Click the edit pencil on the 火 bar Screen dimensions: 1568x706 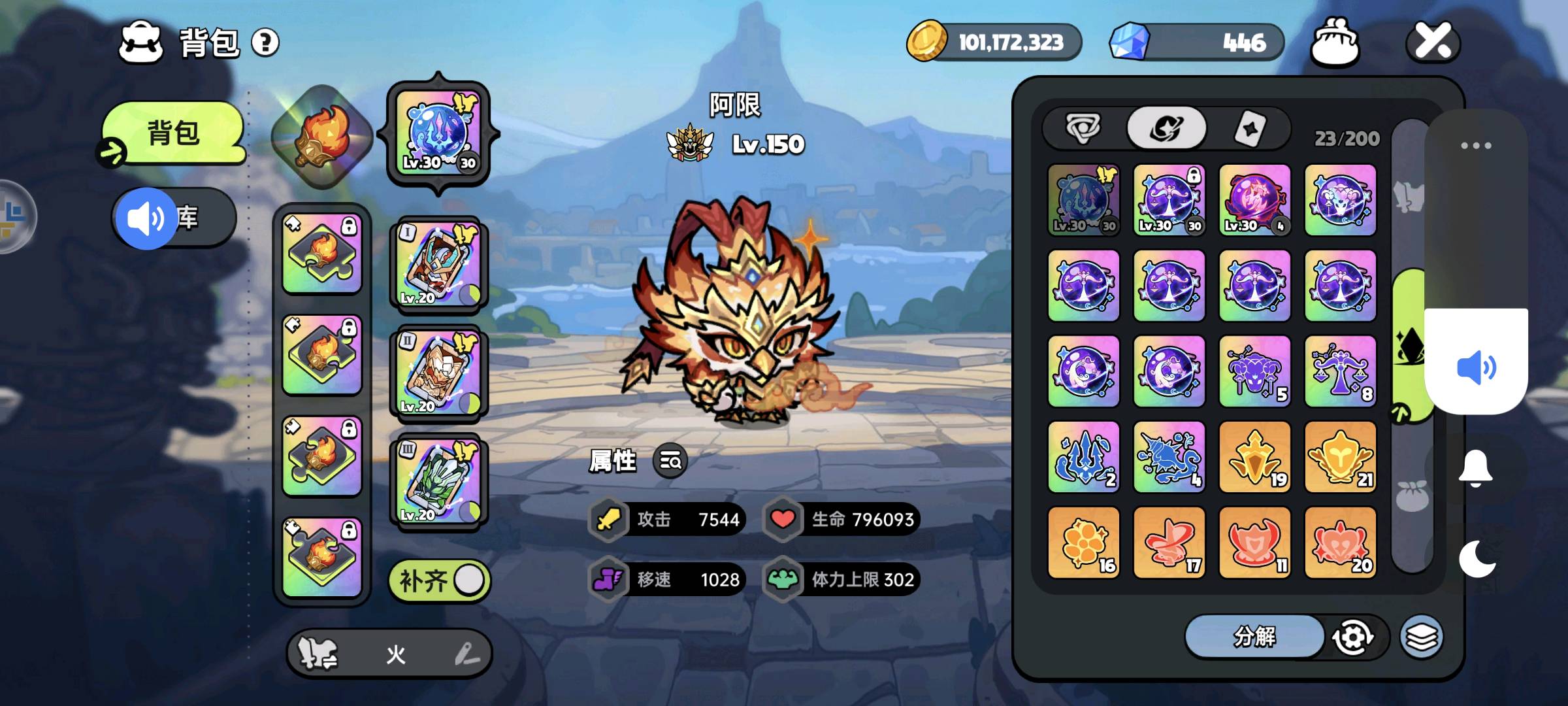click(466, 654)
